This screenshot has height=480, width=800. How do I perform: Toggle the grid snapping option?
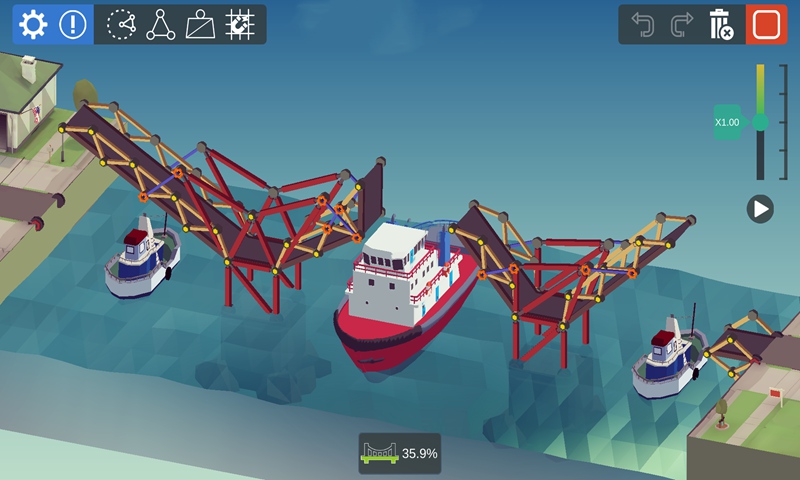[240, 25]
